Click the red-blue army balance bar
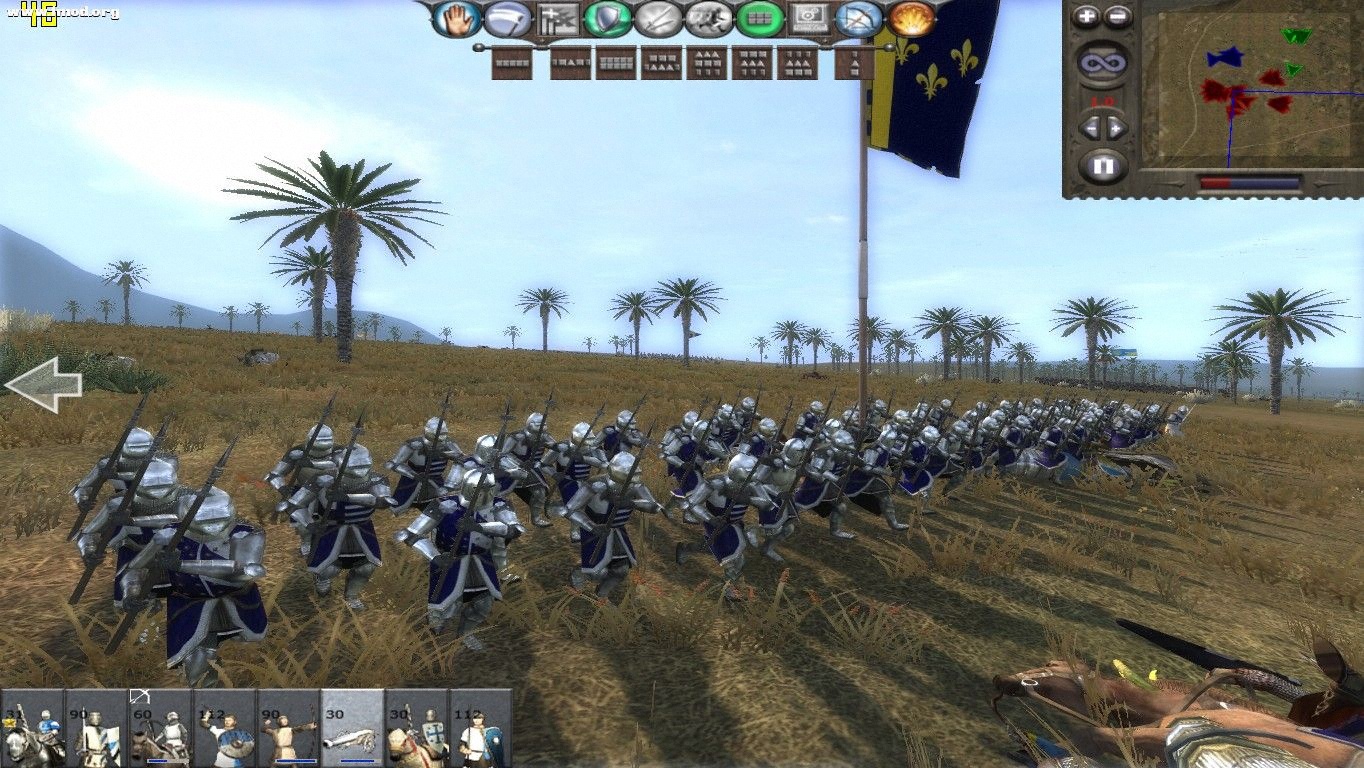Screen dimensions: 1364x768 pyautogui.click(x=1250, y=181)
